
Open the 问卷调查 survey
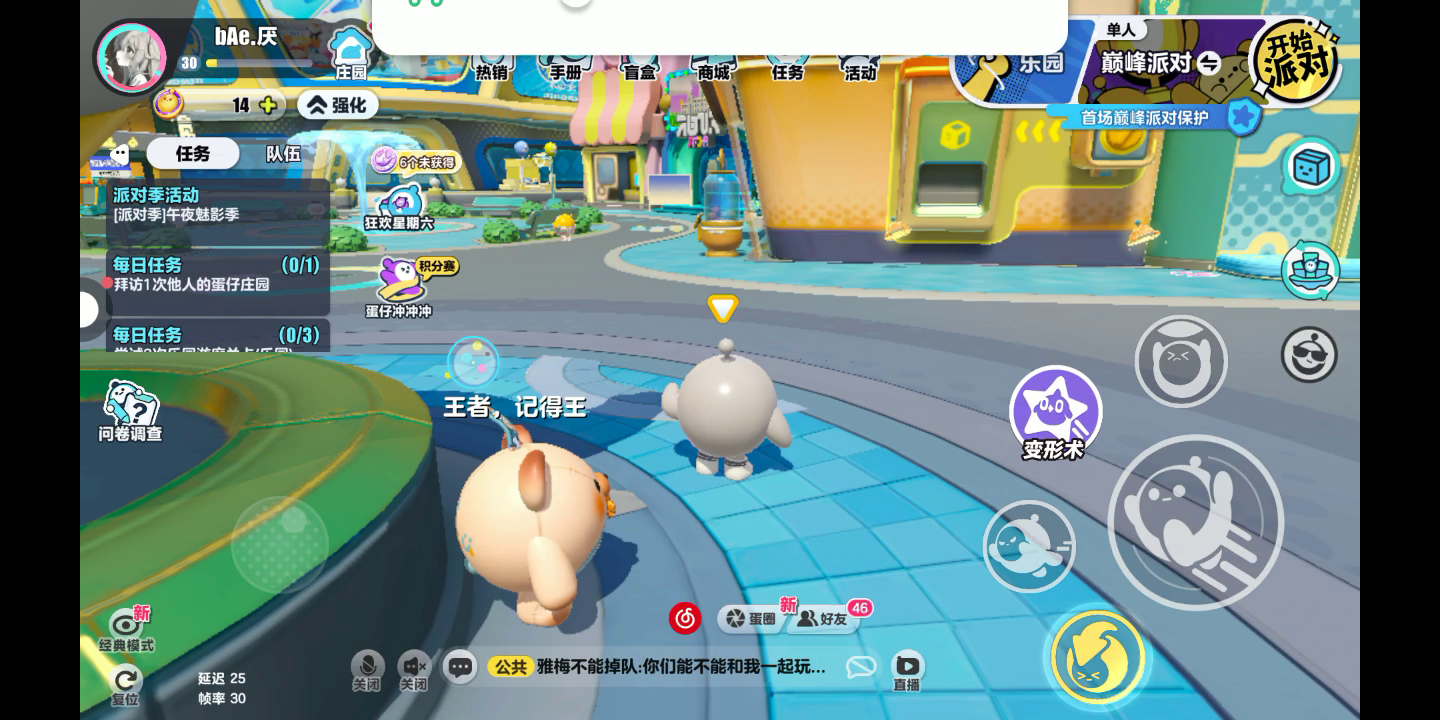[x=130, y=410]
